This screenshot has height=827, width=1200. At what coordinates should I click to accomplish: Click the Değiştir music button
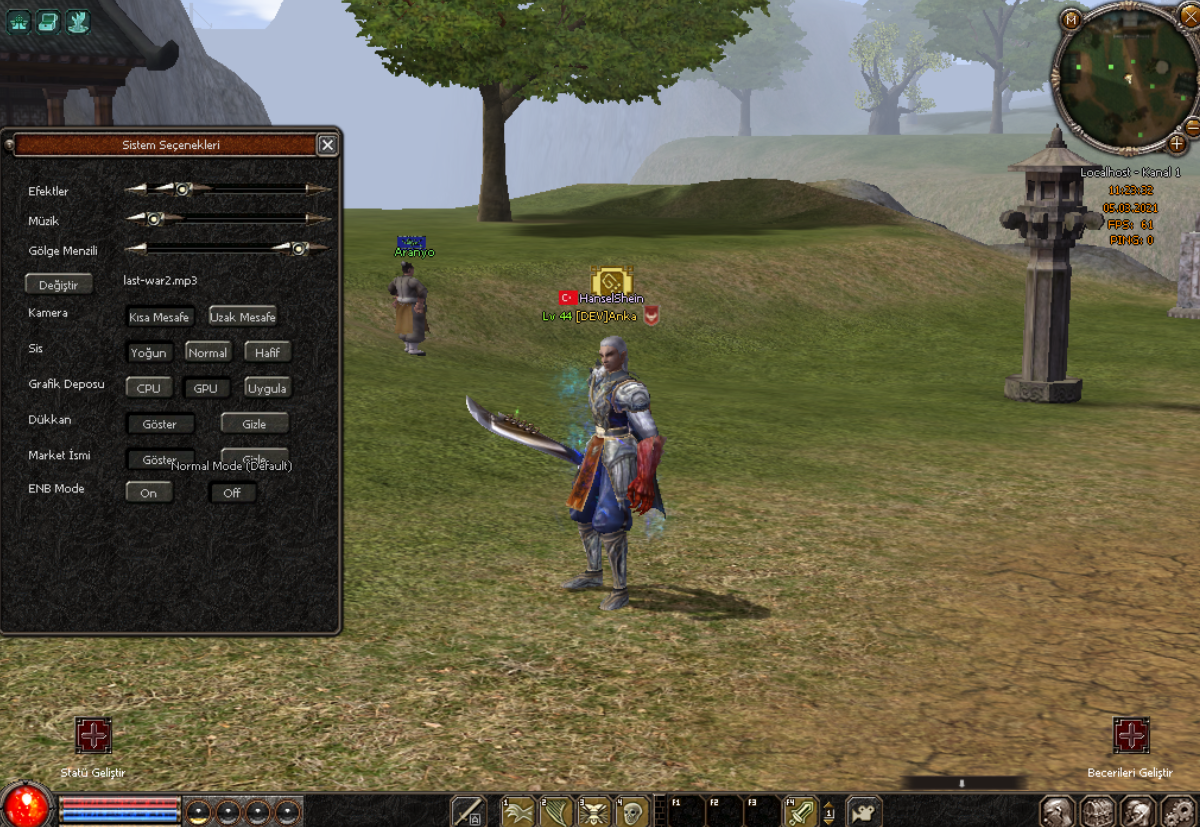(58, 285)
